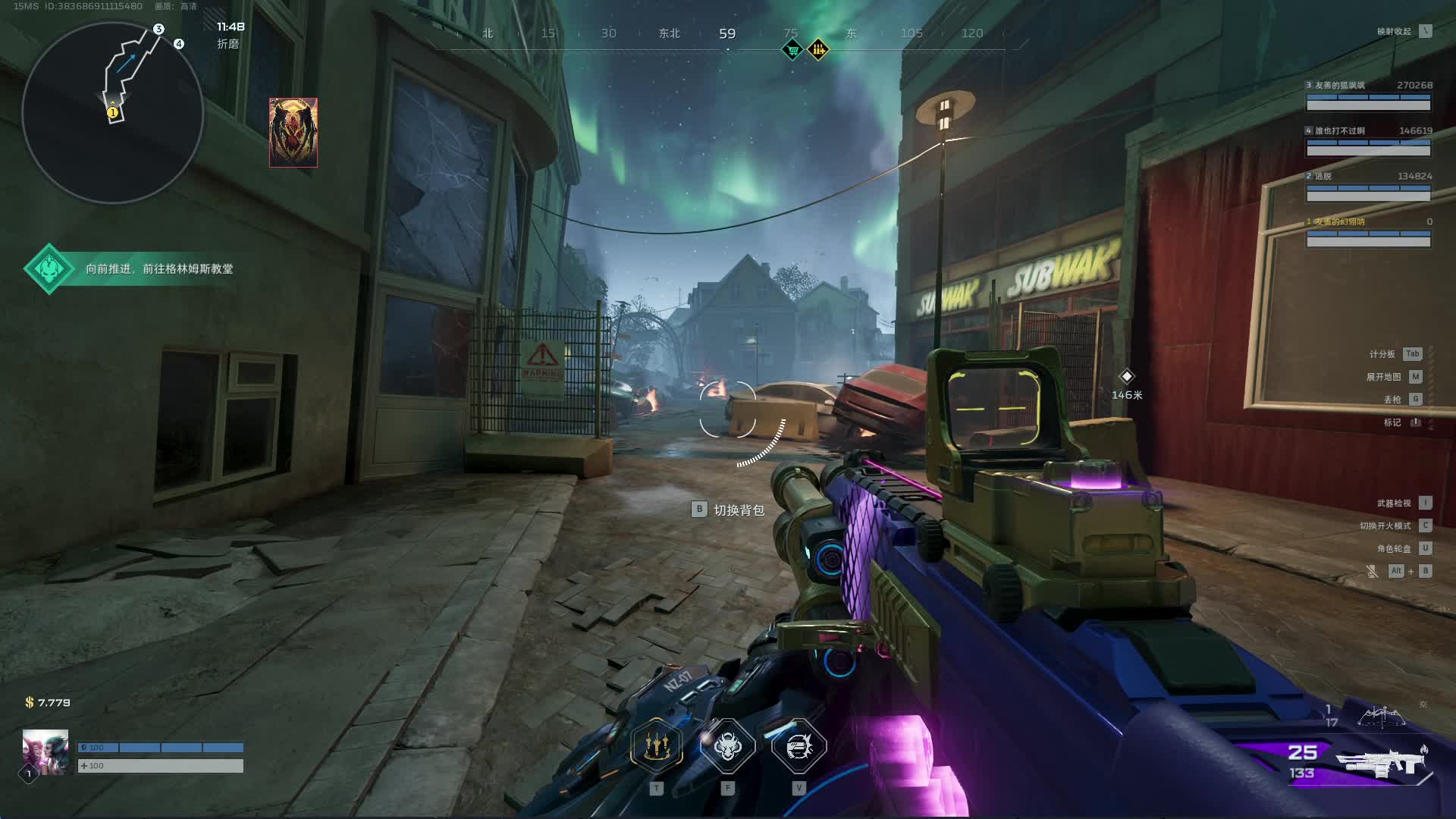
Task: Activate the beast head ability
Action: tap(727, 746)
